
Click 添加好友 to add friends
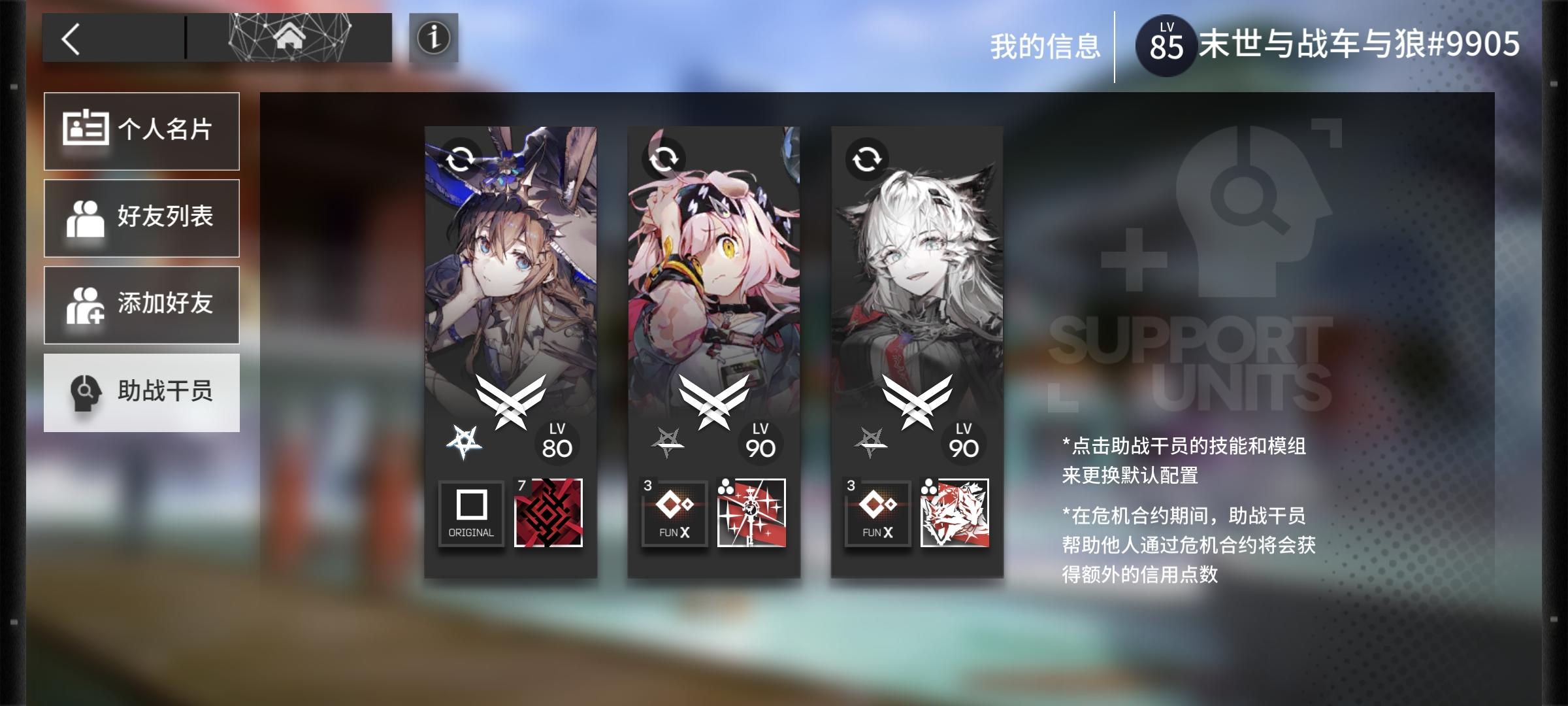[141, 305]
